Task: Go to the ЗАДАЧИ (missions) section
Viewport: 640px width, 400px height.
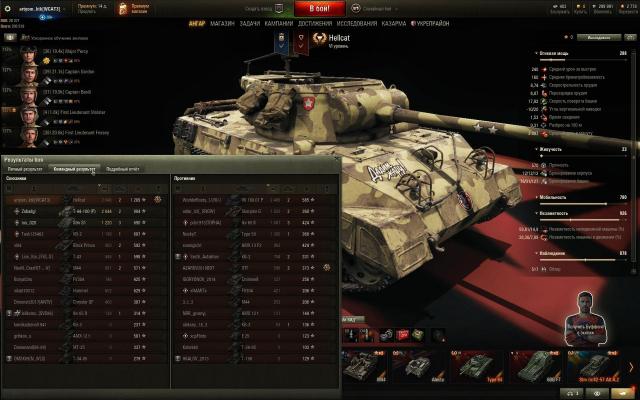Action: (250, 22)
